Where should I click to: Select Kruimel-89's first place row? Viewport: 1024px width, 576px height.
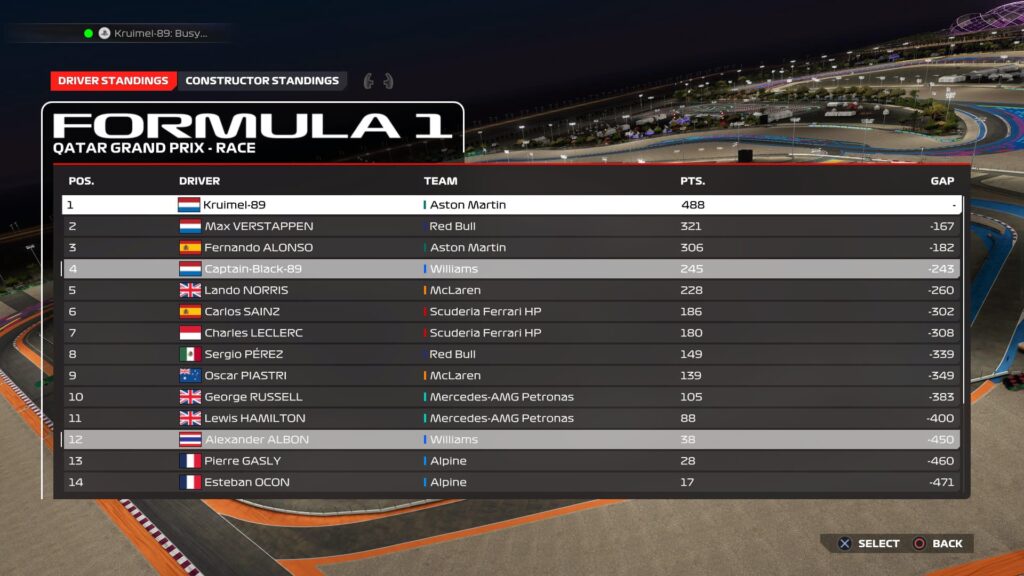(511, 205)
